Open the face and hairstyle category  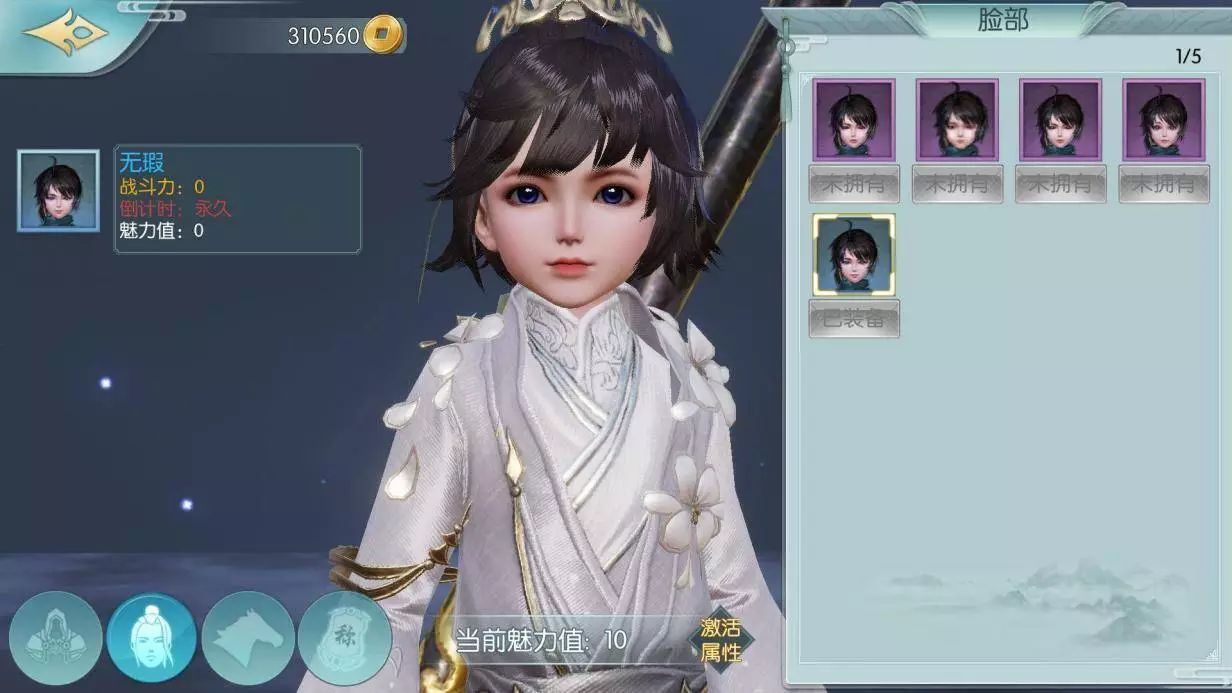point(152,638)
